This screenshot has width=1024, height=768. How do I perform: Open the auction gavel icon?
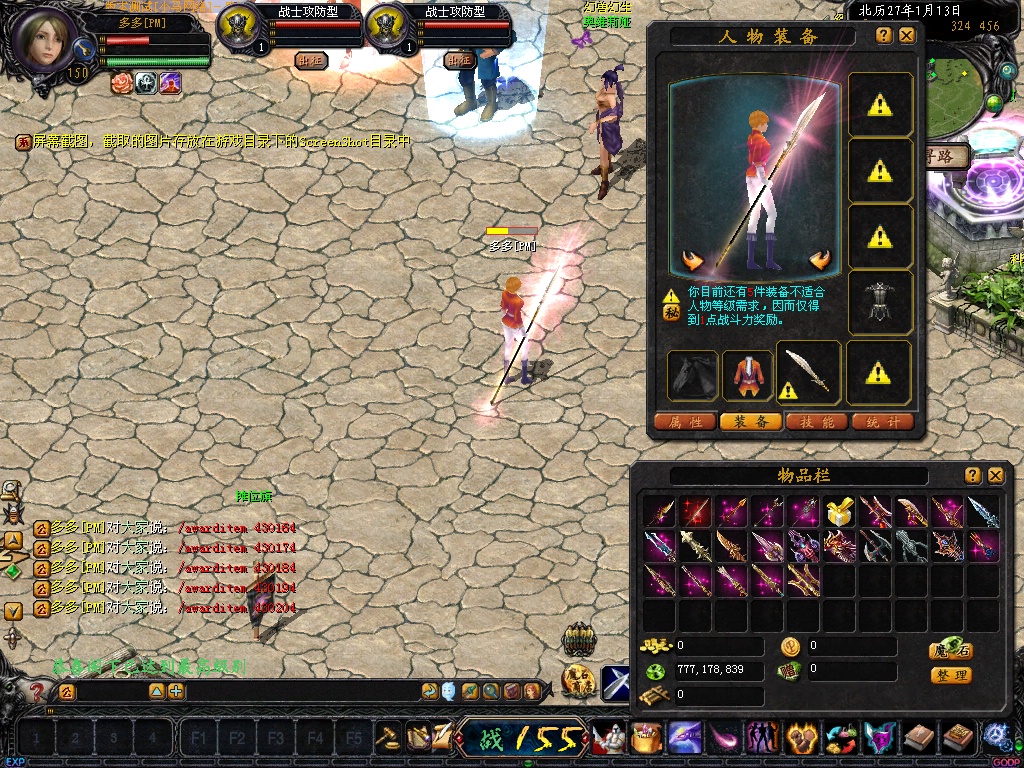point(387,738)
